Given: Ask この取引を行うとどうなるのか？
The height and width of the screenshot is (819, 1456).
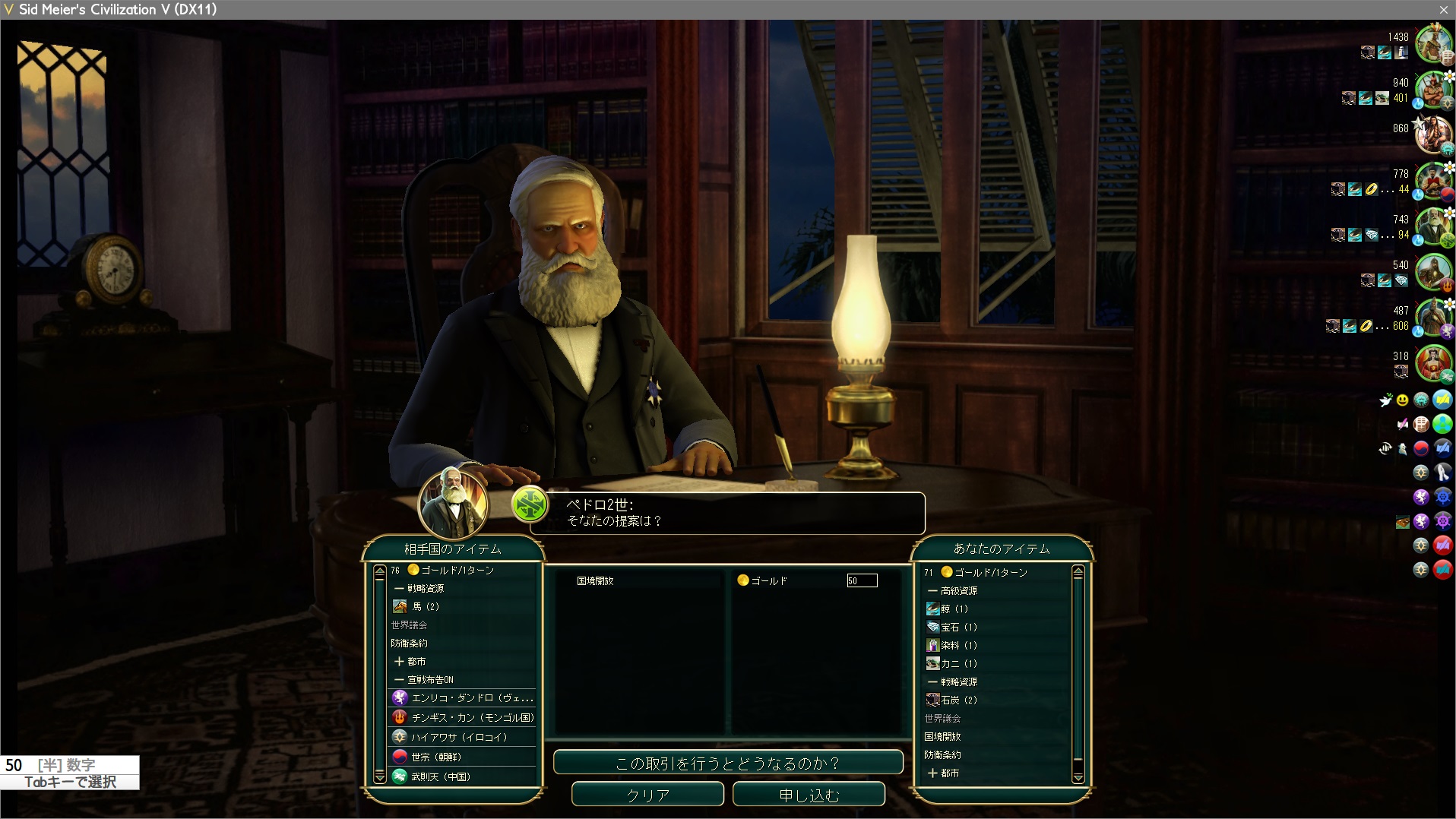Looking at the screenshot, I should point(727,763).
